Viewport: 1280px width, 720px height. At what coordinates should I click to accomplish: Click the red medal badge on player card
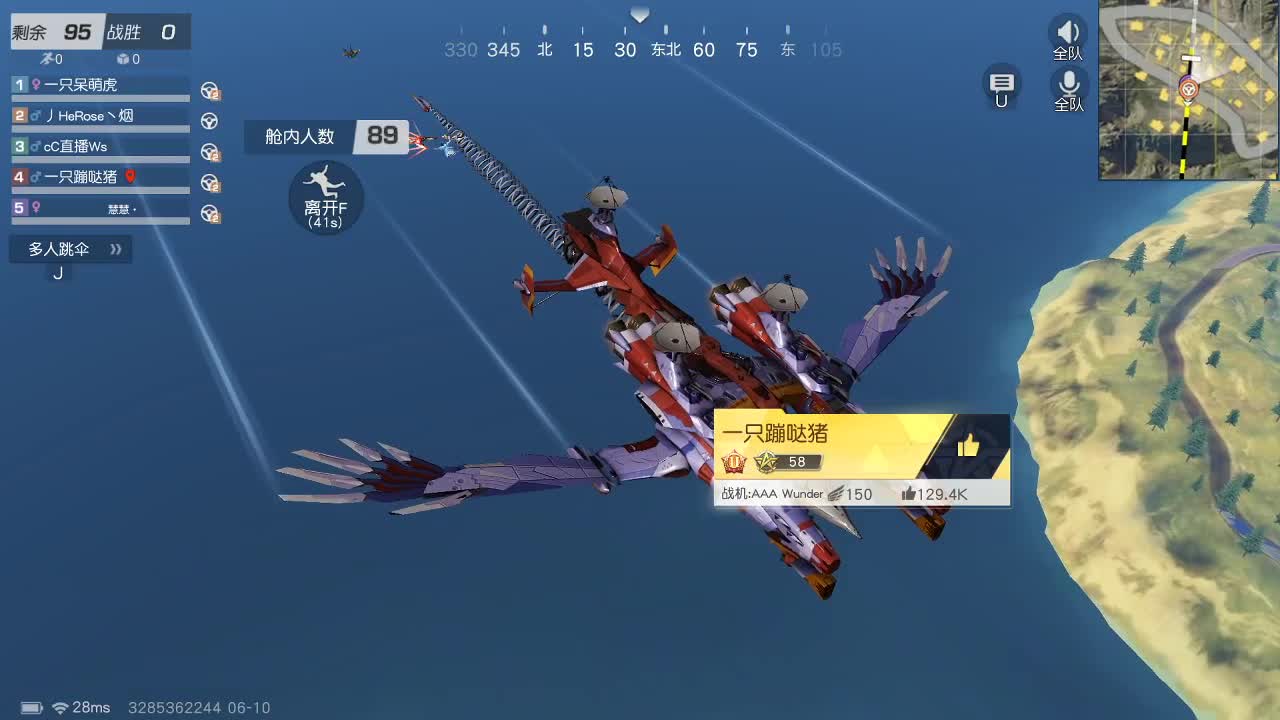(x=730, y=461)
